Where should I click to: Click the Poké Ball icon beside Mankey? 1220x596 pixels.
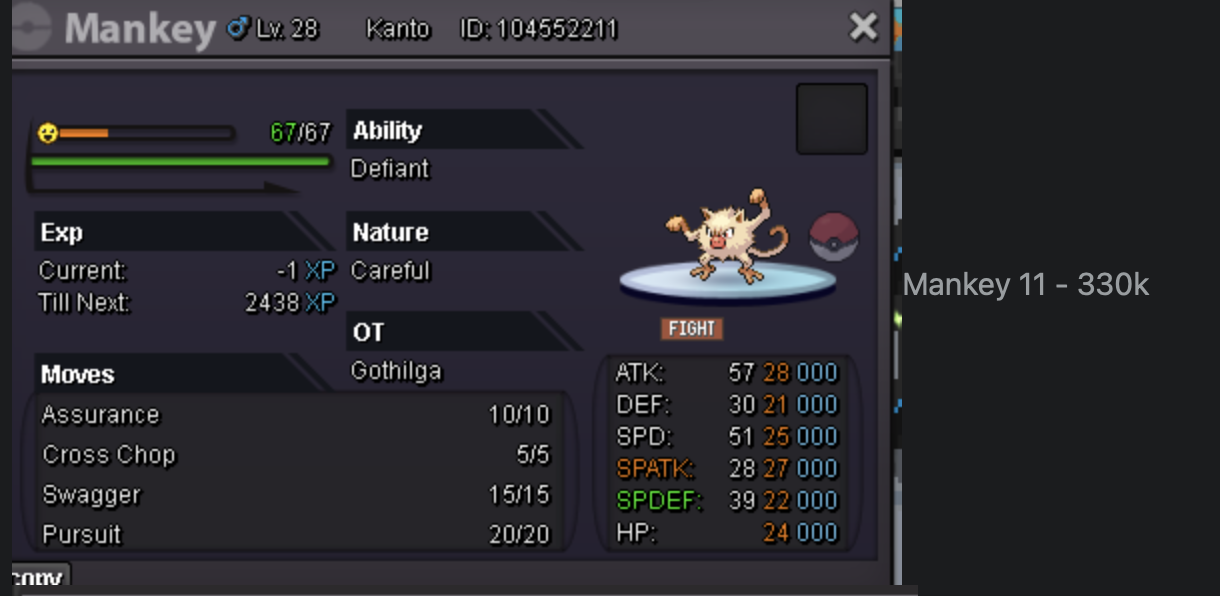833,237
